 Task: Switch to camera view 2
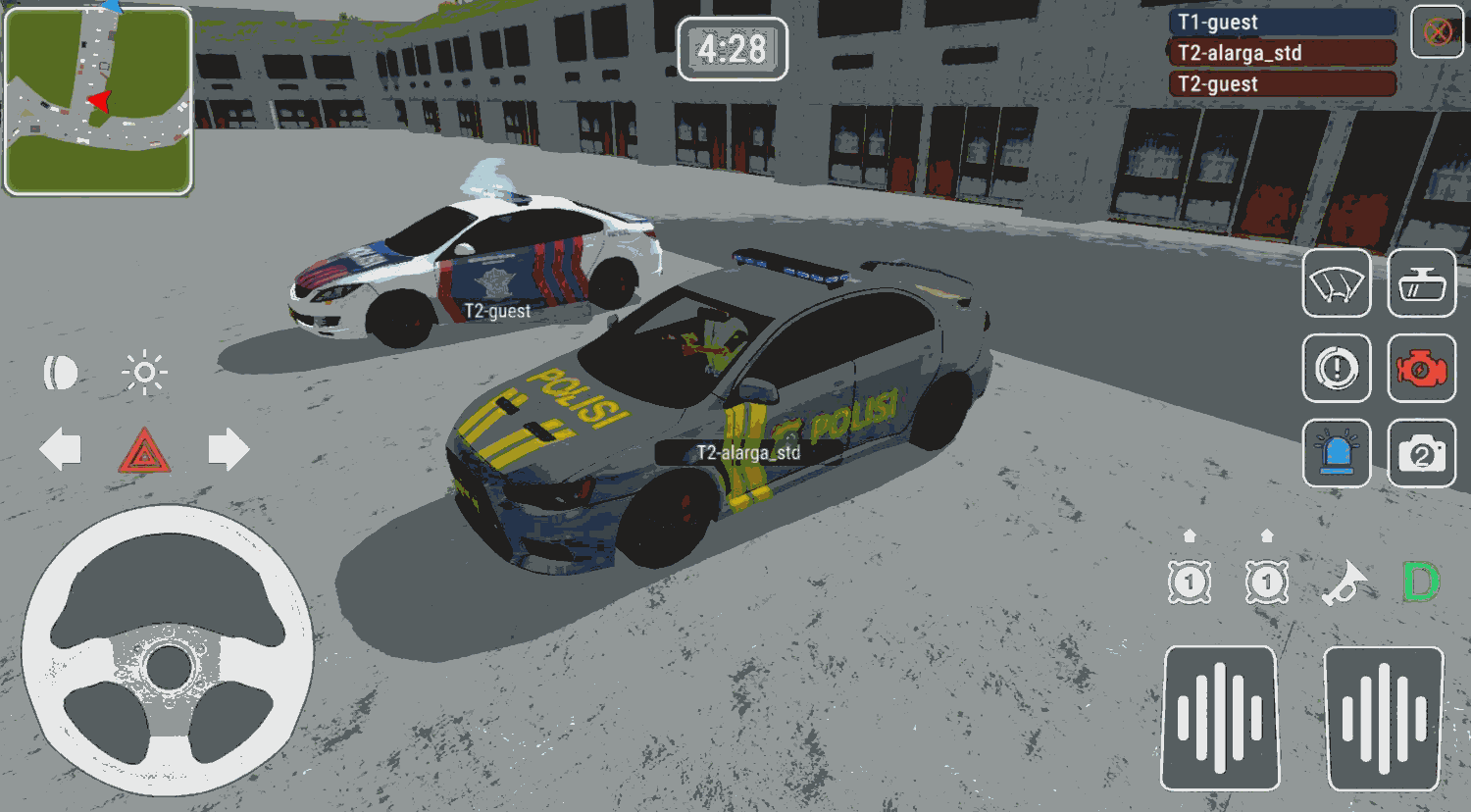point(1421,454)
